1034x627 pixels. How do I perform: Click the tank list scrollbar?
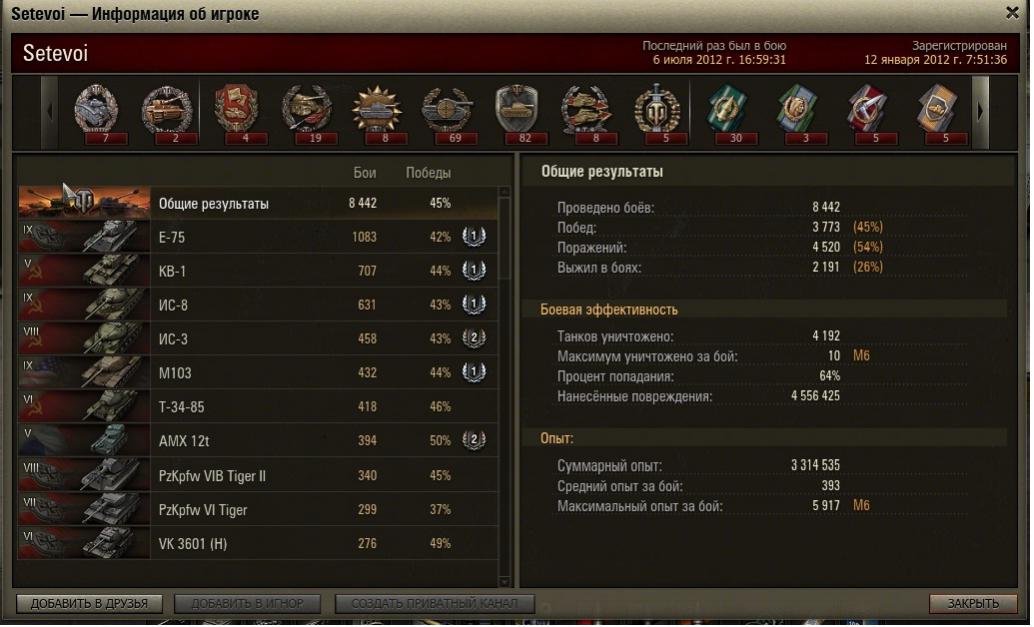coord(505,380)
